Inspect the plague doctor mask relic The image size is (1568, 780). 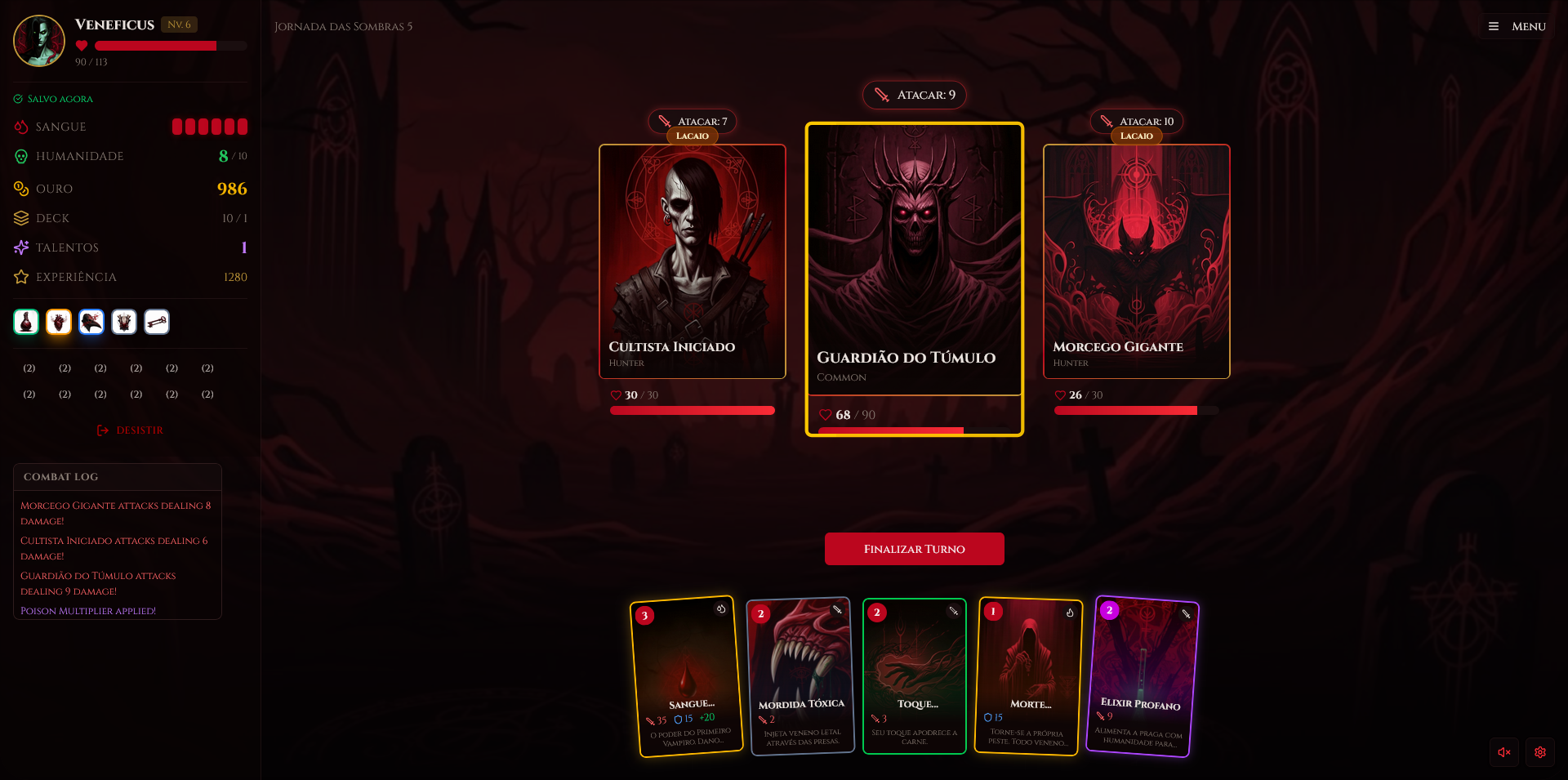(91, 322)
